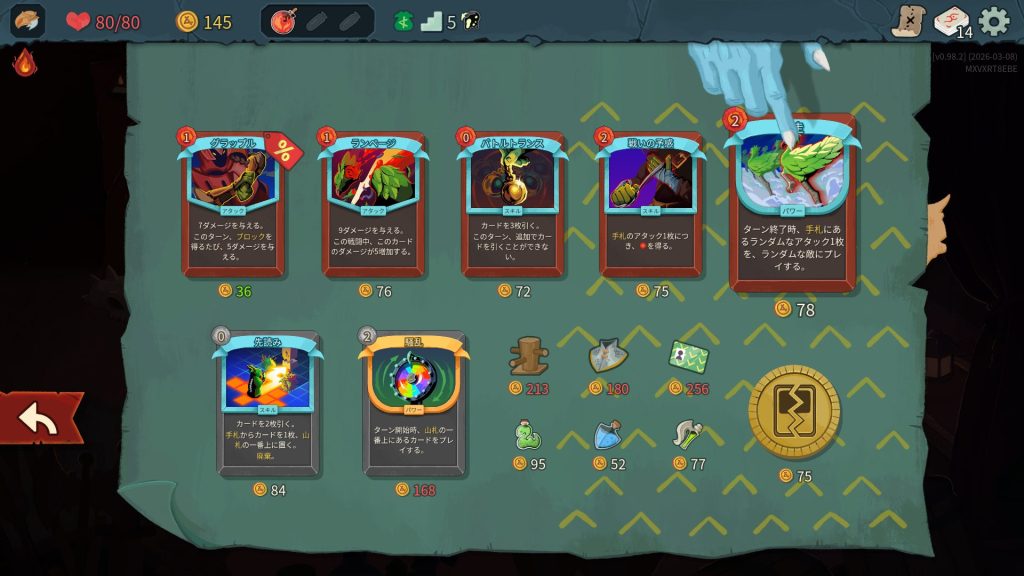Leave the shop with the back arrow

(x=40, y=419)
